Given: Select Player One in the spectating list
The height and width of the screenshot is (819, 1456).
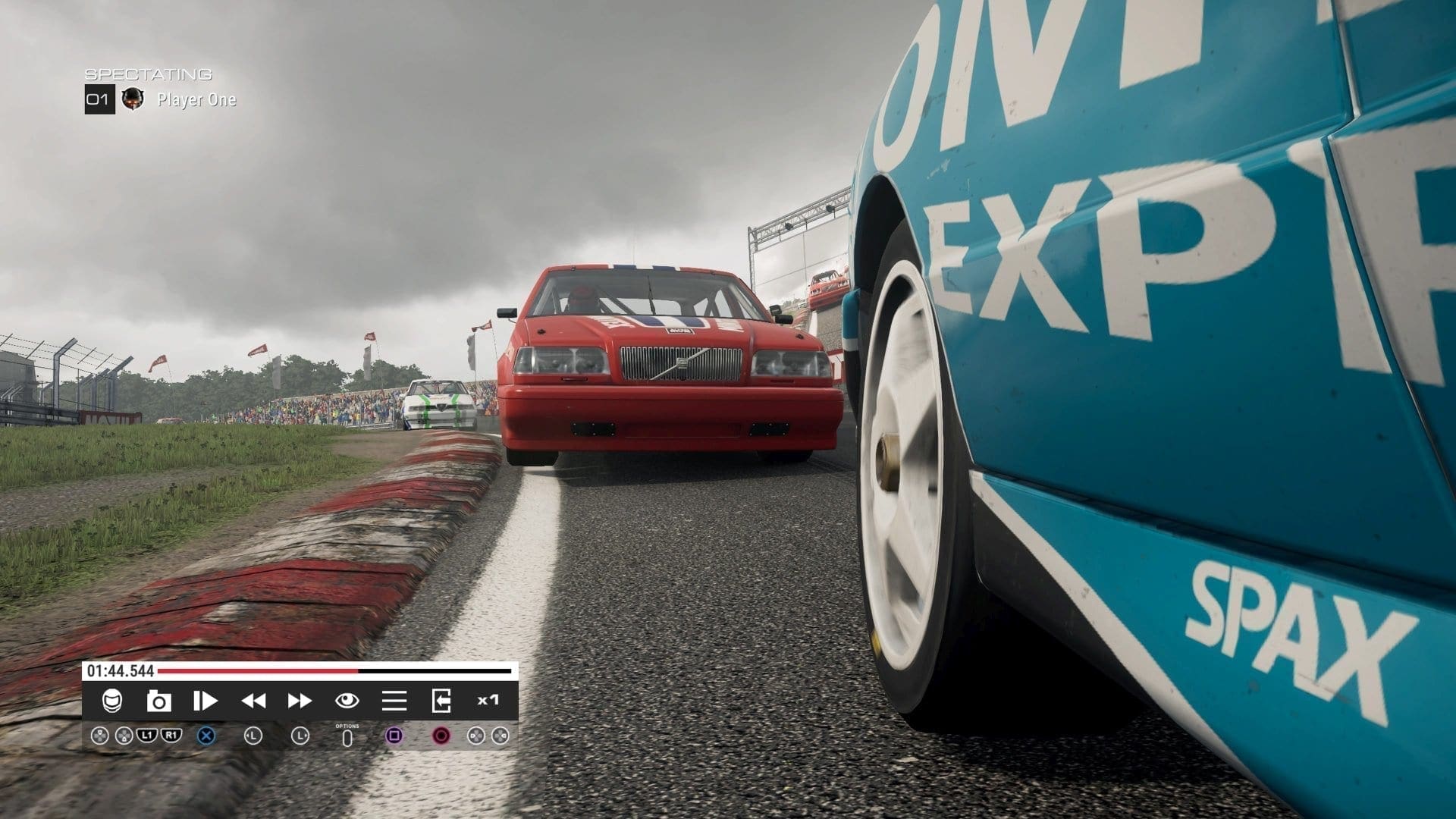Looking at the screenshot, I should click(196, 99).
